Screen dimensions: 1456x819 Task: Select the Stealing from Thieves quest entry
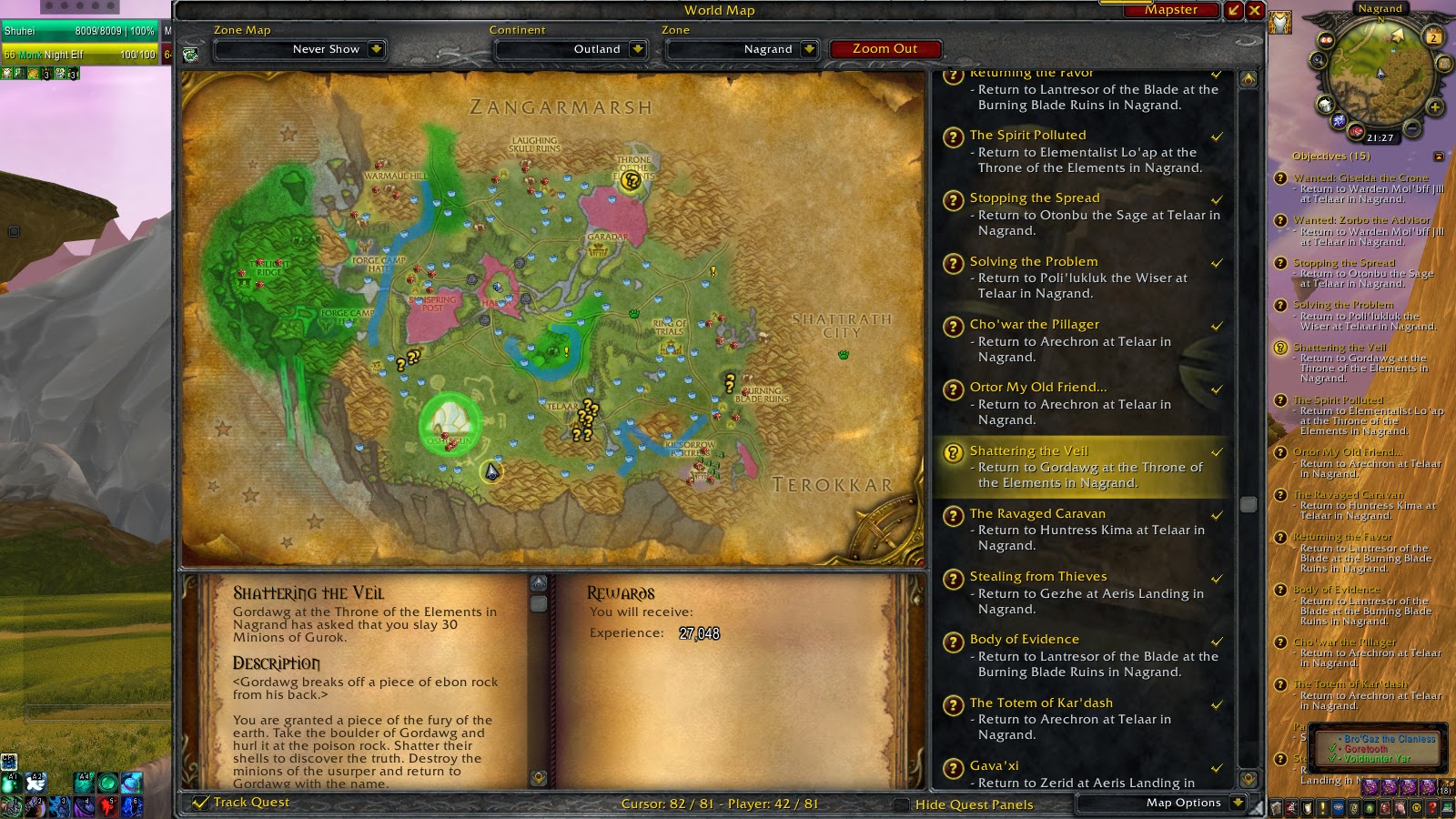1037,577
